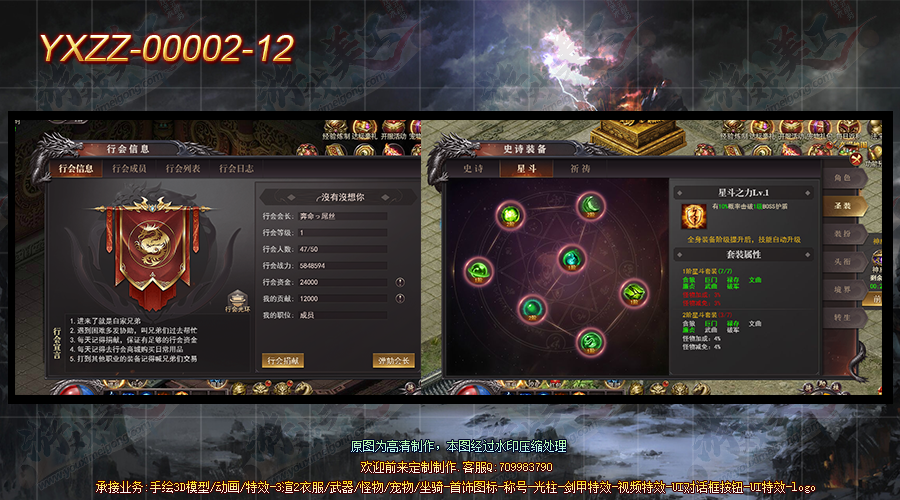Open the 行会成员 members tab

pyautogui.click(x=129, y=169)
